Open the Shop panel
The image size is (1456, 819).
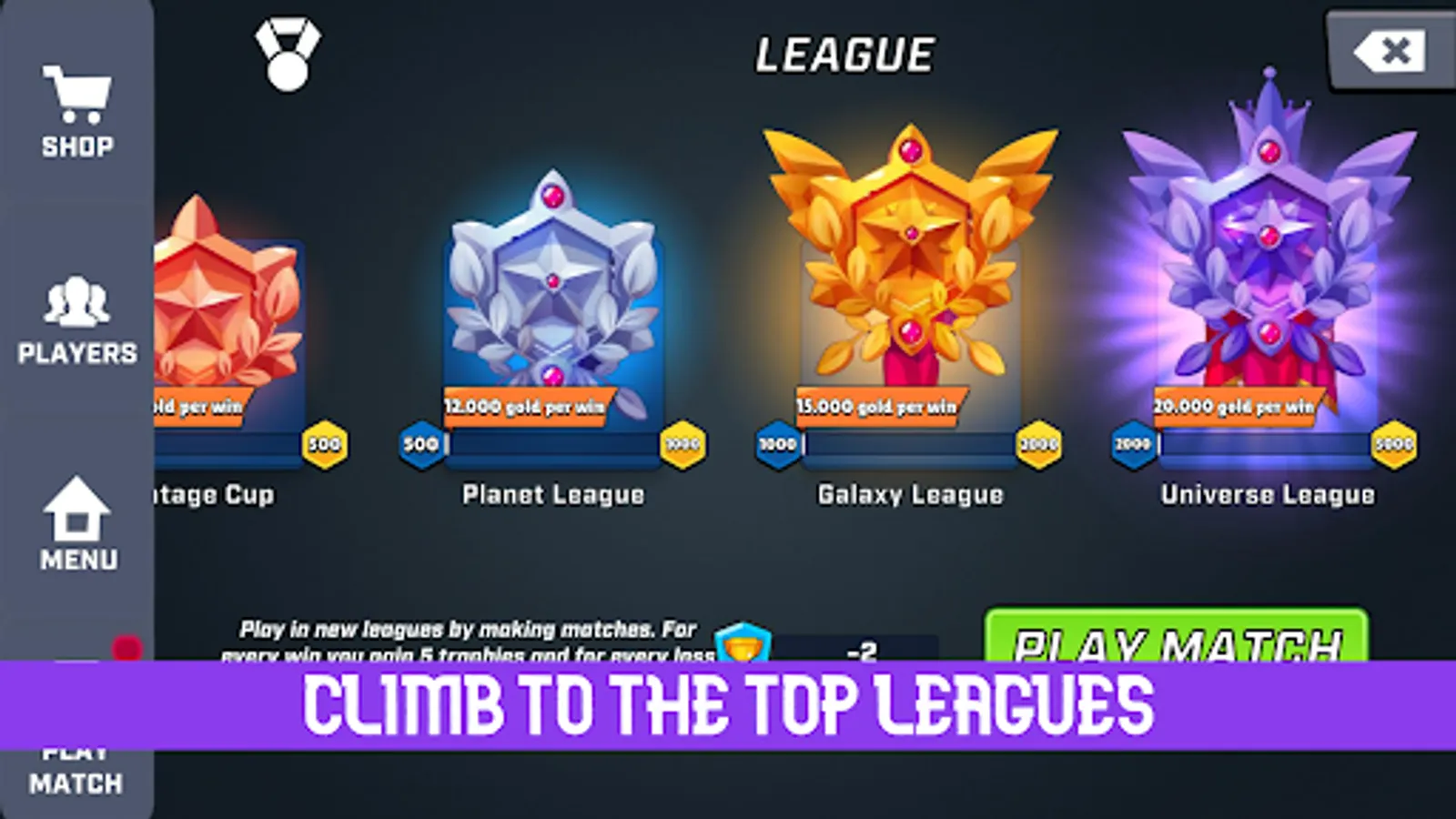pyautogui.click(x=76, y=103)
